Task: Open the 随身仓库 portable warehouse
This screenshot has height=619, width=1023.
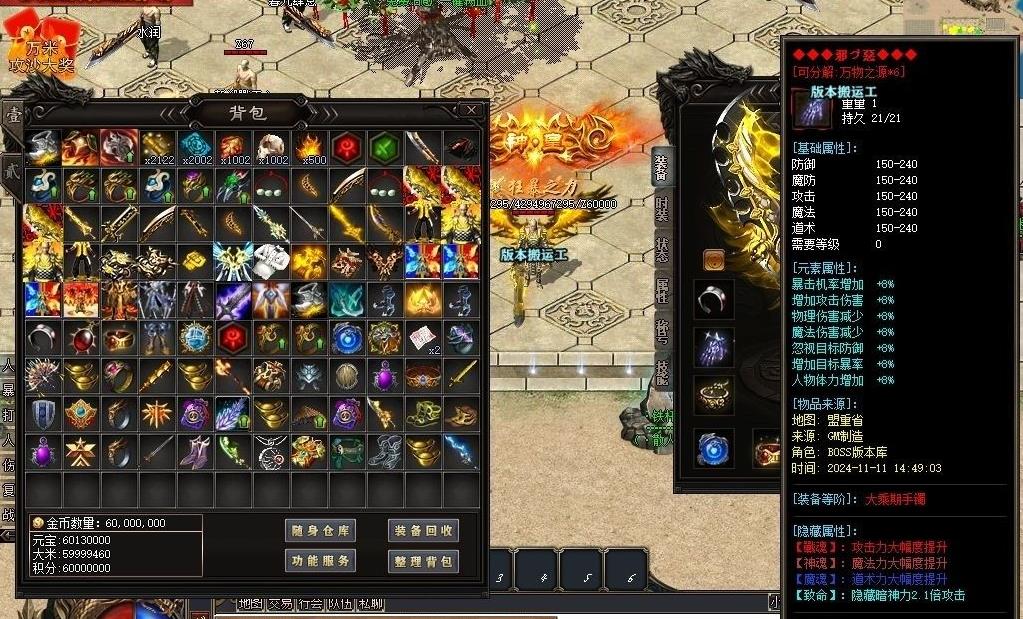Action: pos(320,530)
